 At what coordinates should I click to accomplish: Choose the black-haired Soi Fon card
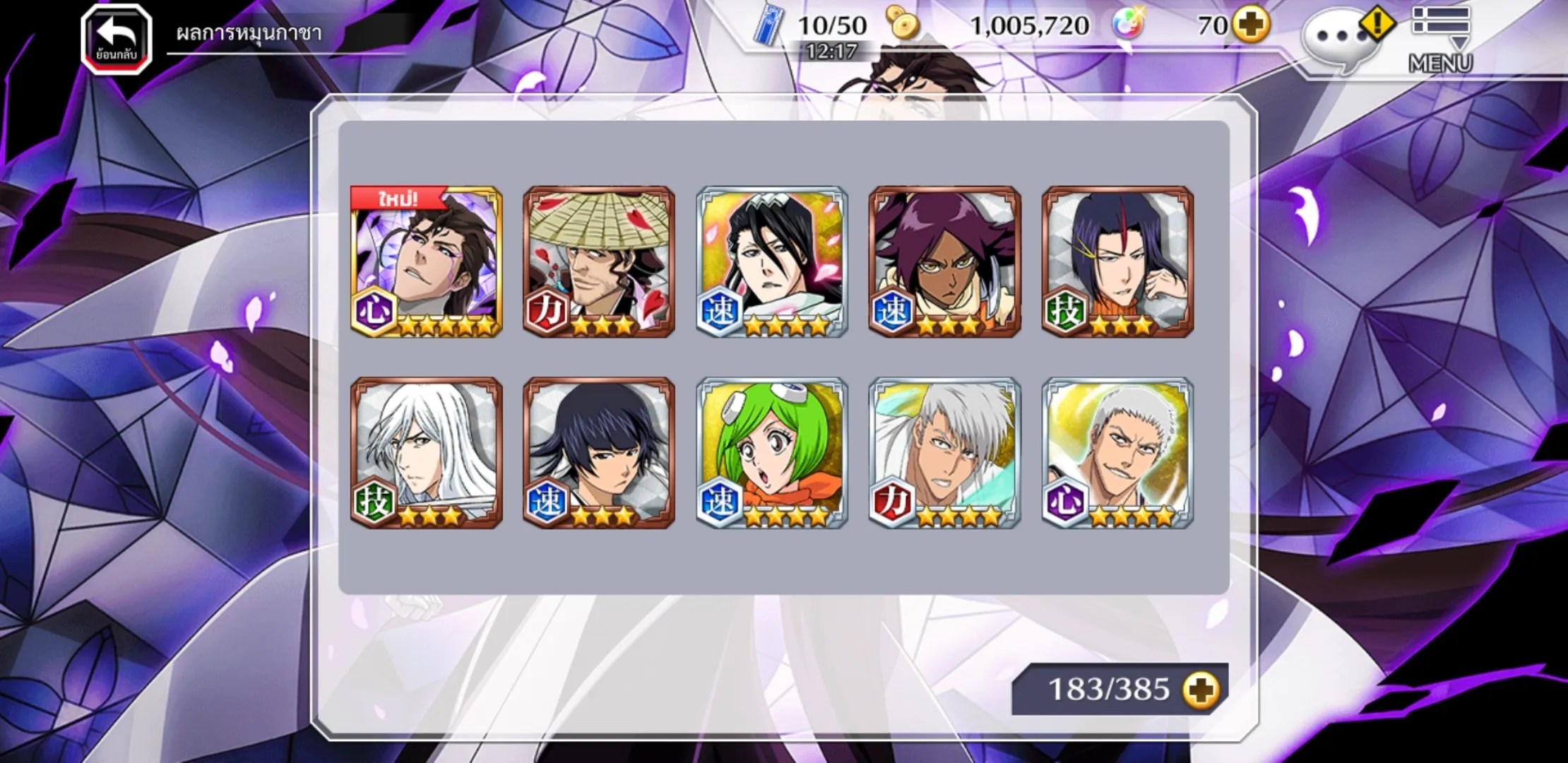tap(599, 453)
